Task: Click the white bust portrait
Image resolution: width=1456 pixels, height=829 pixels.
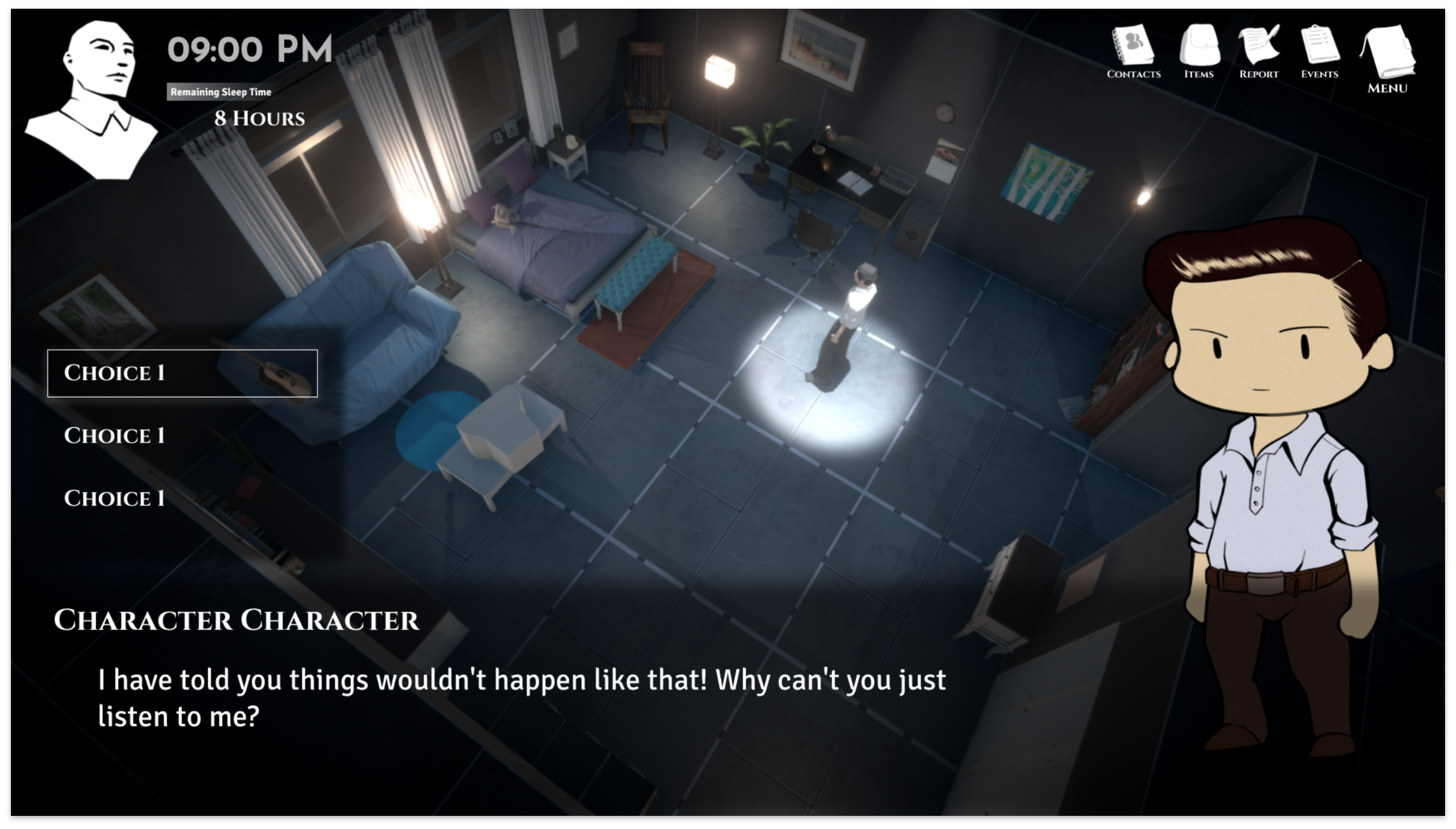Action: 95,99
